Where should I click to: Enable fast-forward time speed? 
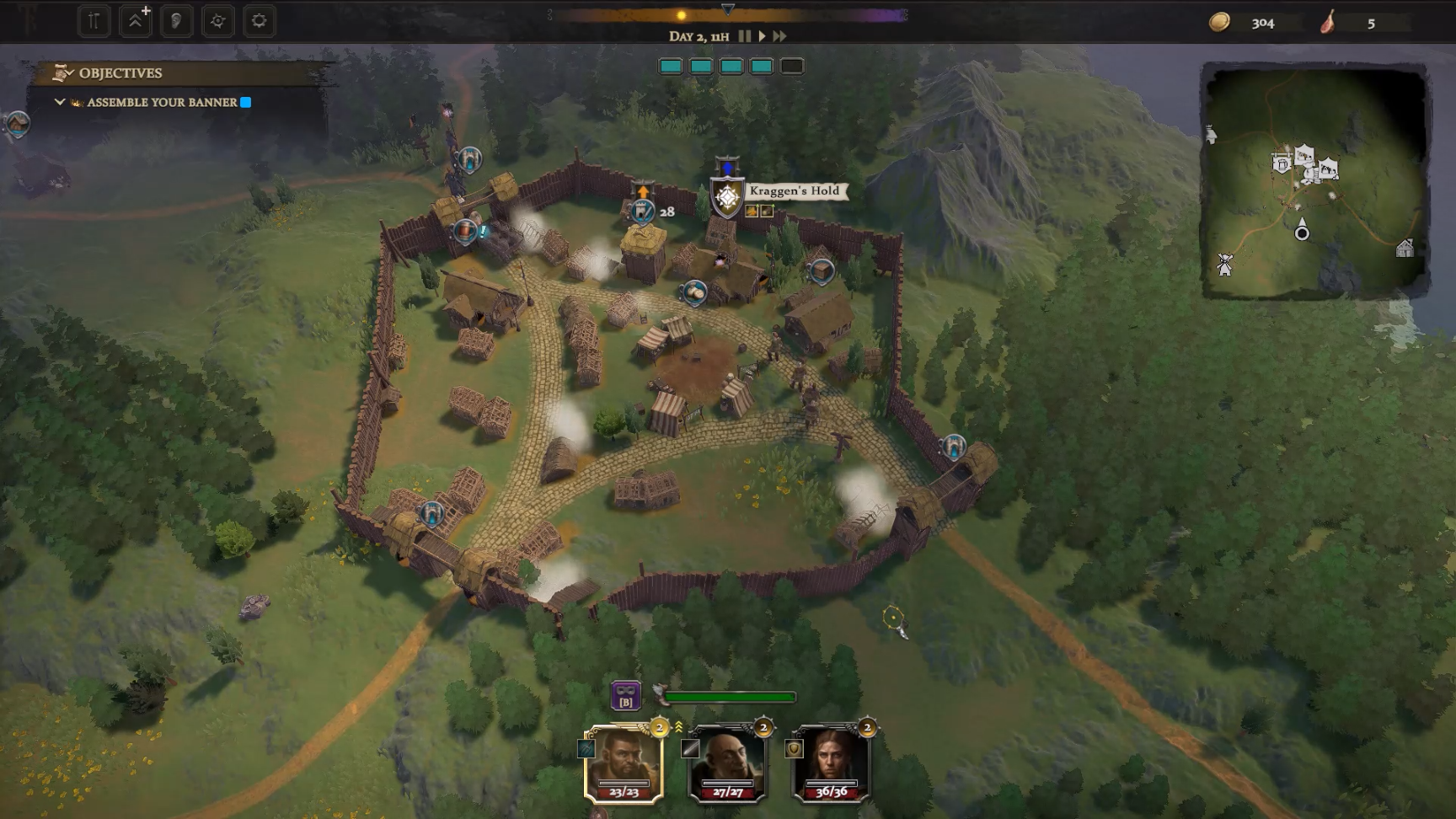coord(779,36)
